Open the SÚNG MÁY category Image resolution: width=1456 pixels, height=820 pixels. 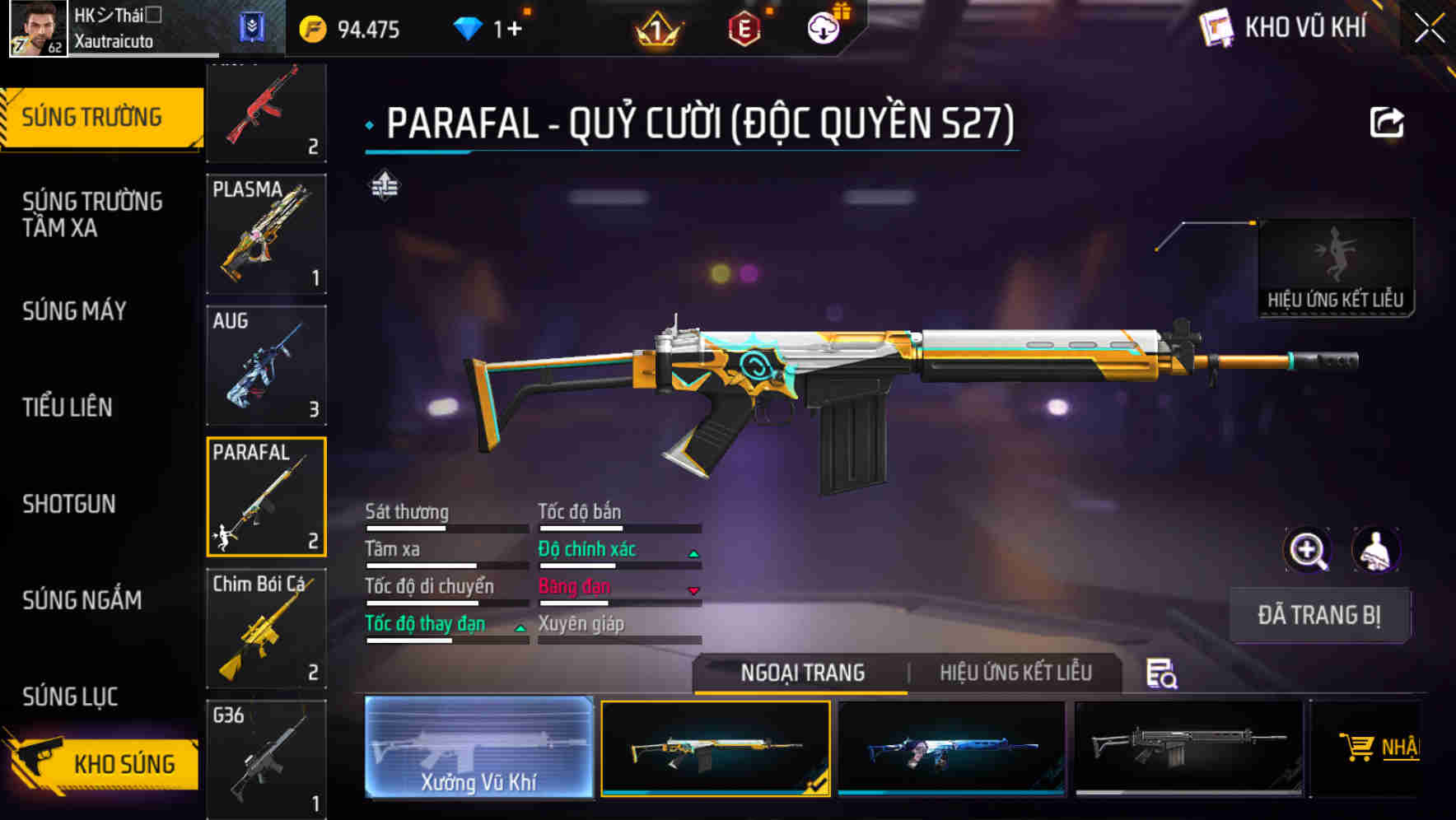74,311
